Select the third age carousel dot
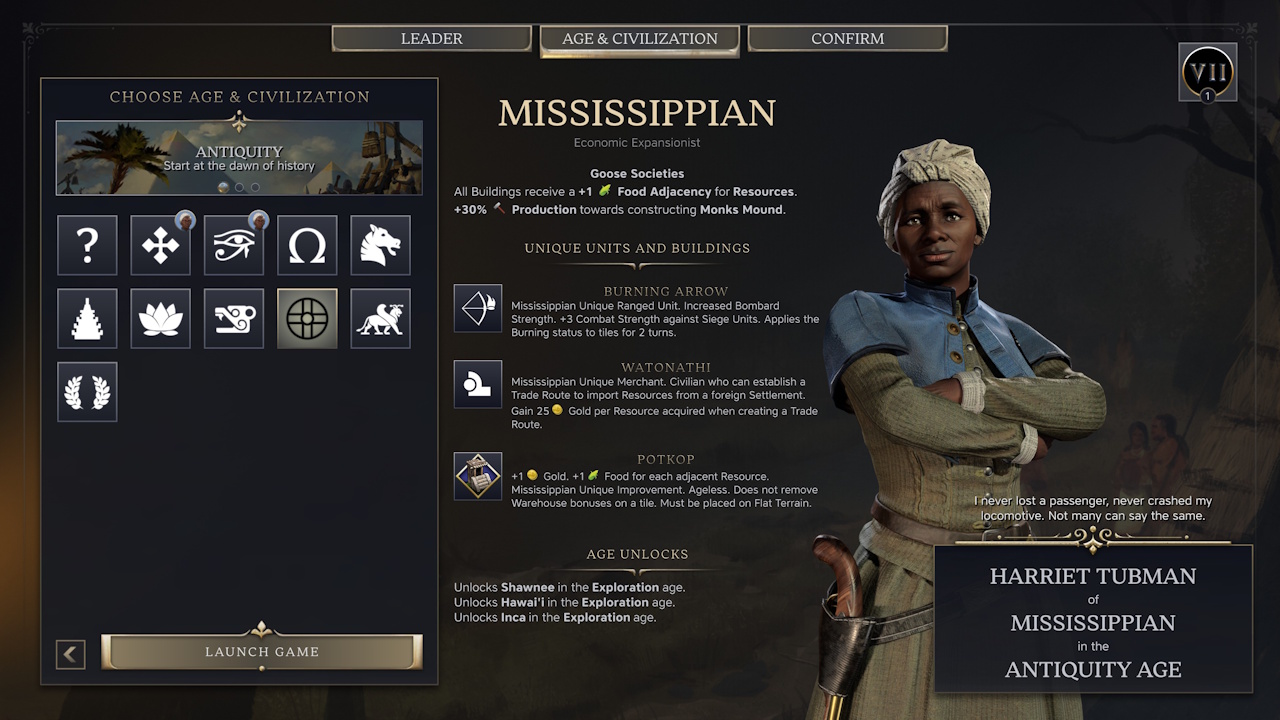Screen dimensions: 1280x720 [256, 187]
